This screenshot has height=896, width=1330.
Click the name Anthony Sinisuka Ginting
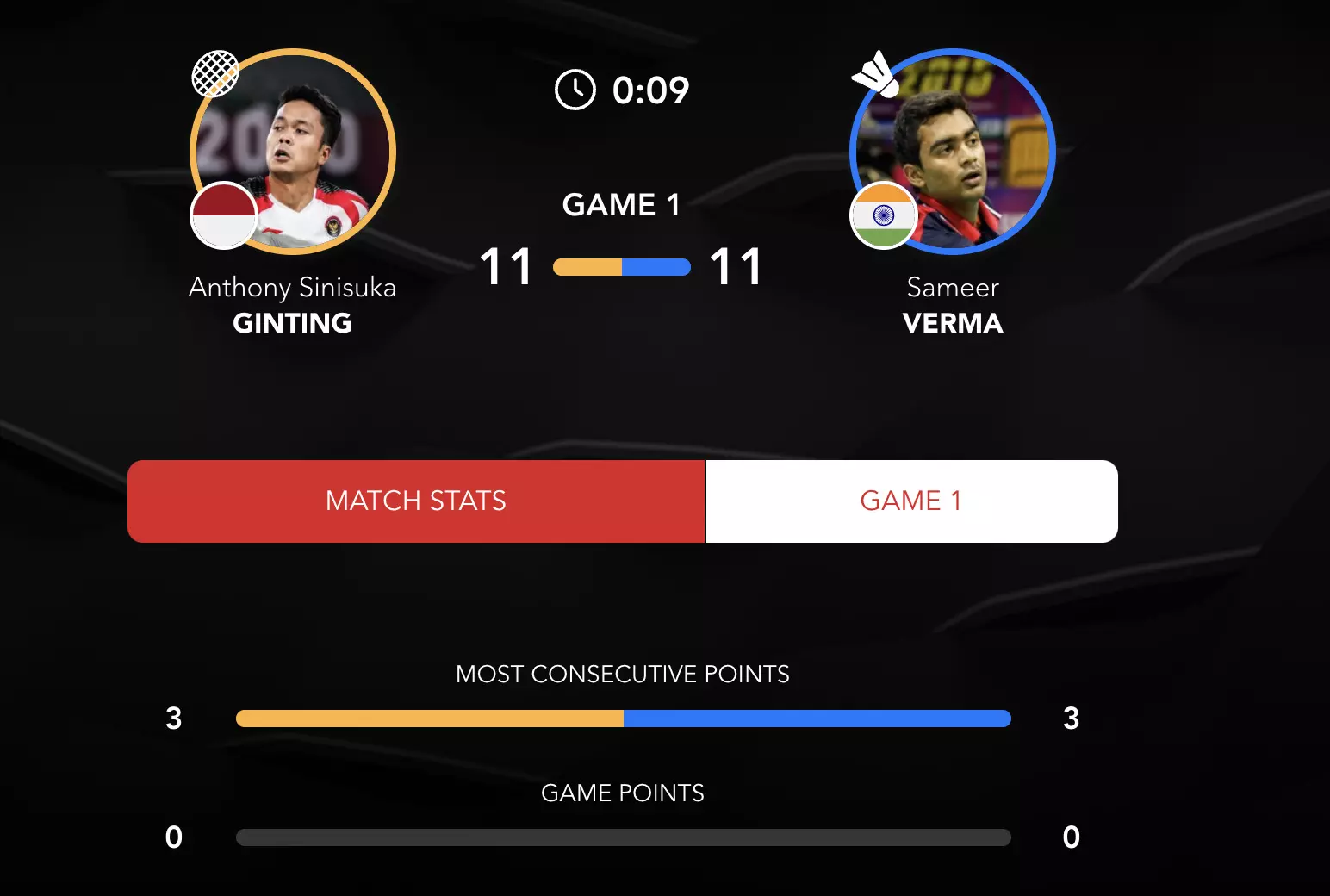click(292, 305)
